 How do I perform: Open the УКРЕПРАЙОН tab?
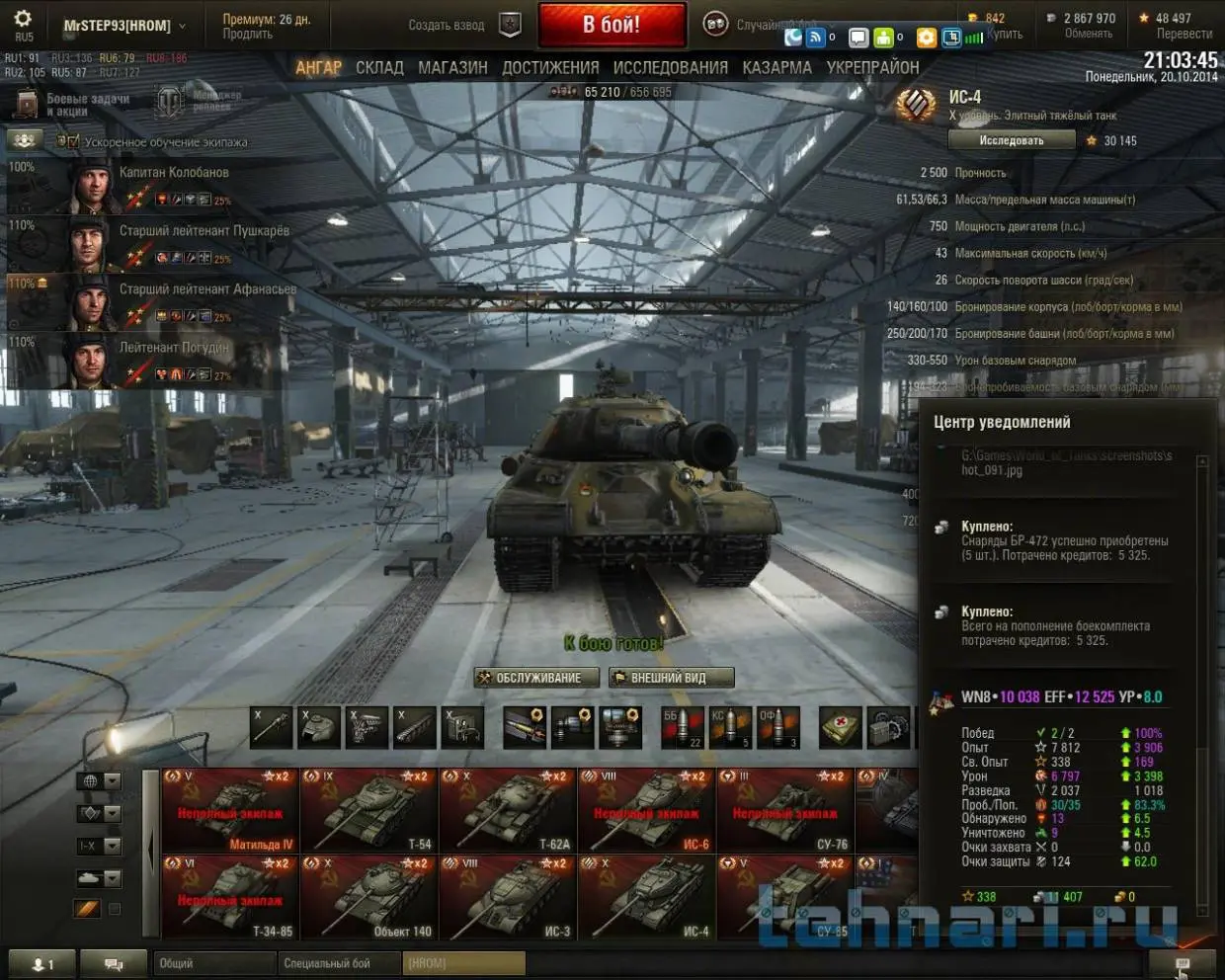tap(872, 68)
